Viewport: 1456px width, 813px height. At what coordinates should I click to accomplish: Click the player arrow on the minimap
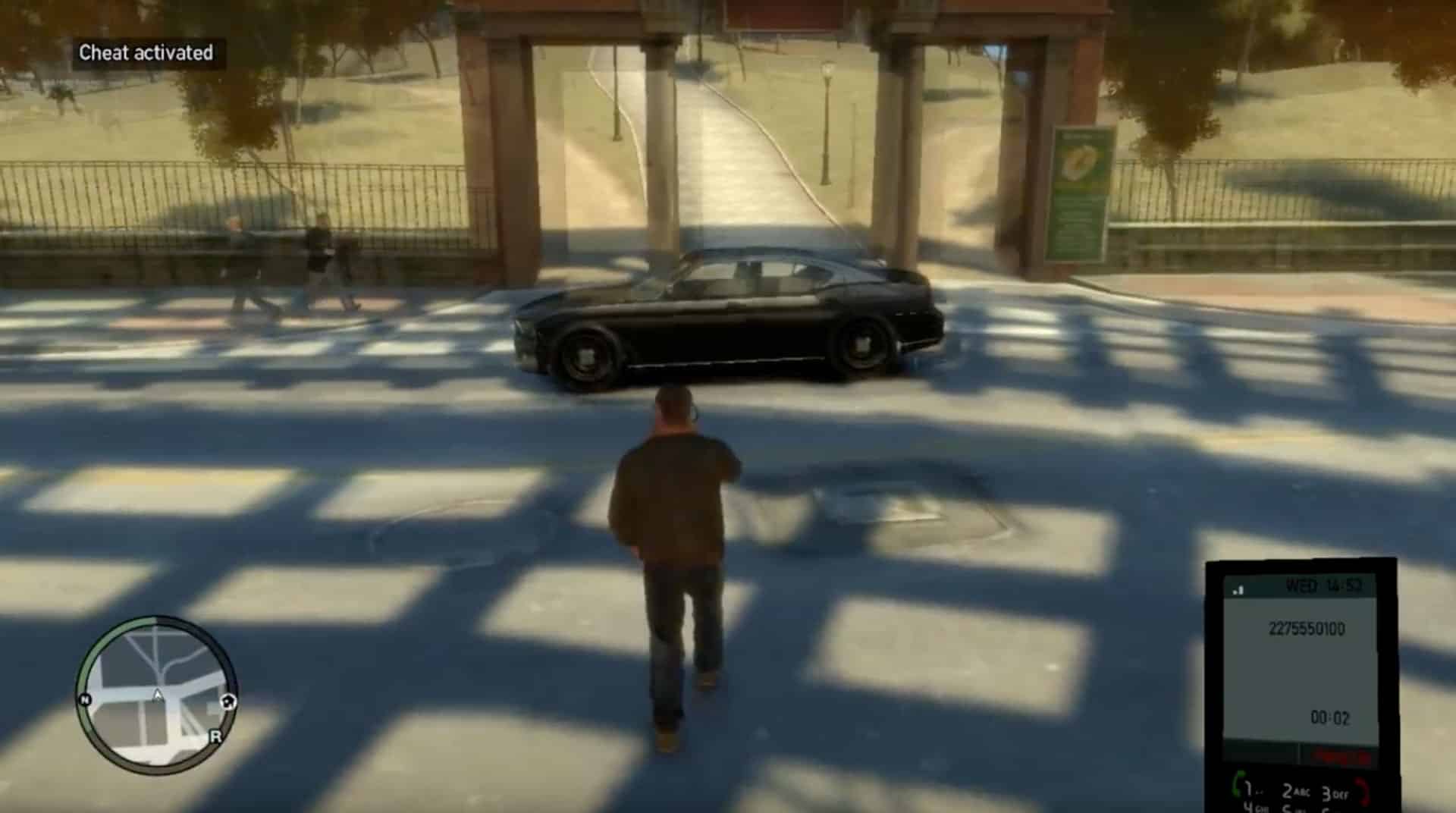point(158,693)
